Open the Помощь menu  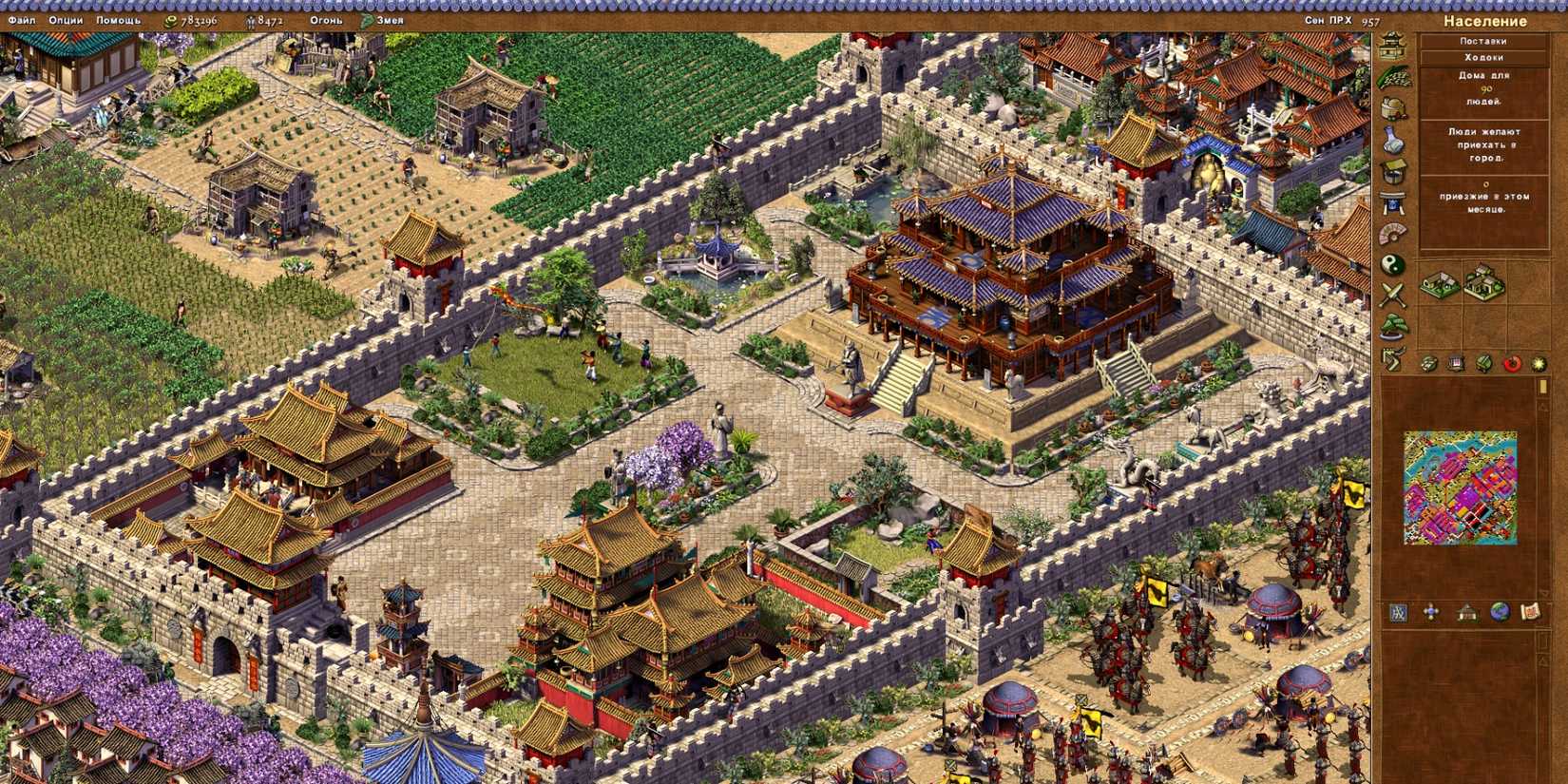click(x=114, y=16)
